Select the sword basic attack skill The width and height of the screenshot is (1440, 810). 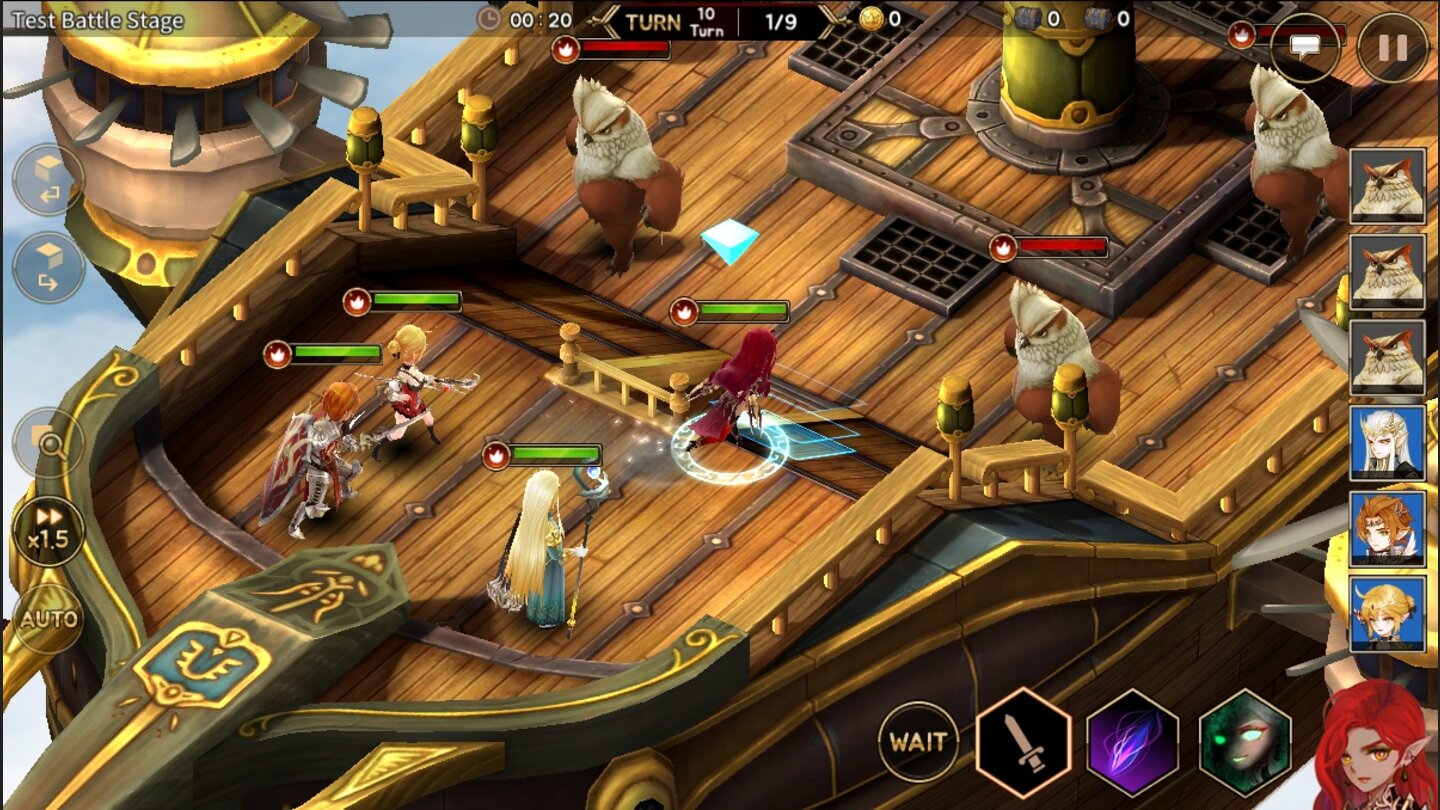1023,742
